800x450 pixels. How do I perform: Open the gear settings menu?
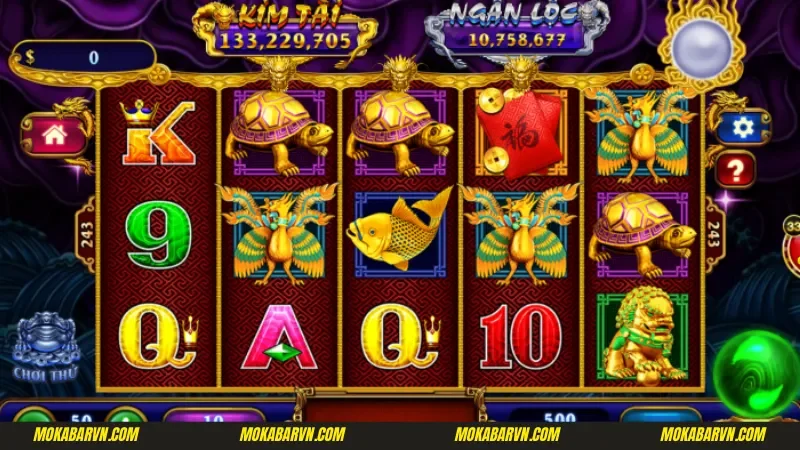742,127
